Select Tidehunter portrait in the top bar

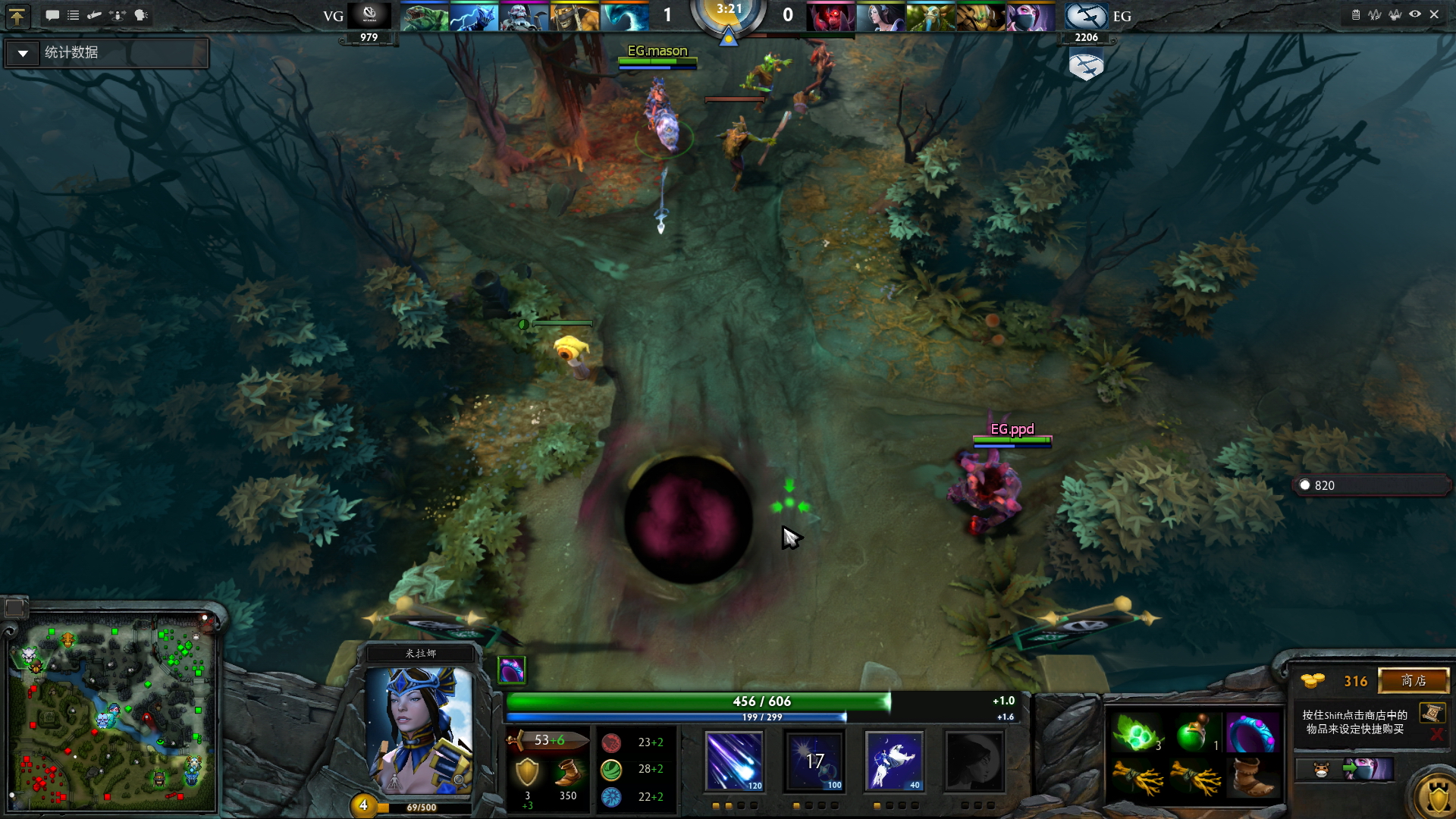(424, 16)
